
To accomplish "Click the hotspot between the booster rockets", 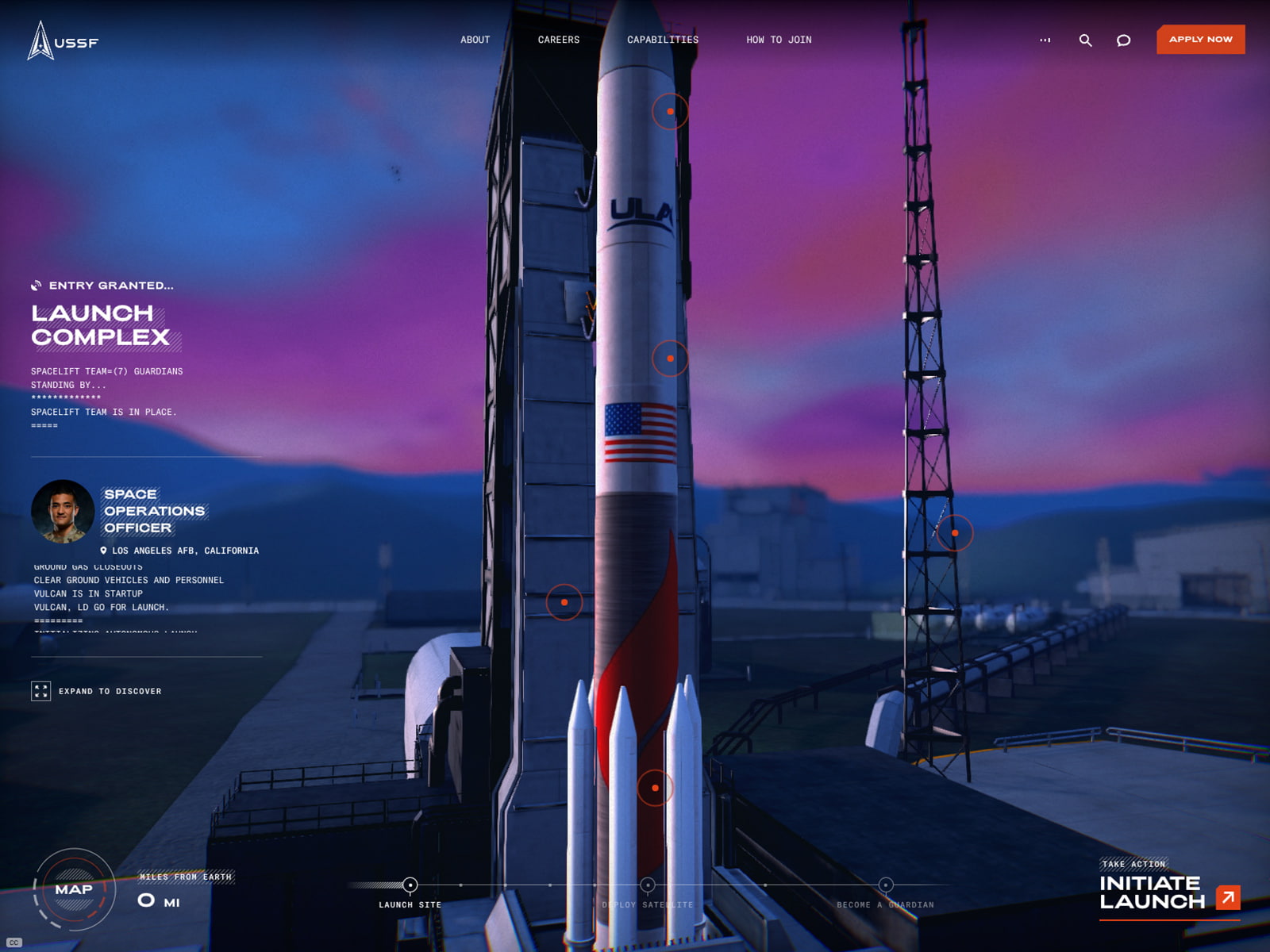I will (x=654, y=788).
